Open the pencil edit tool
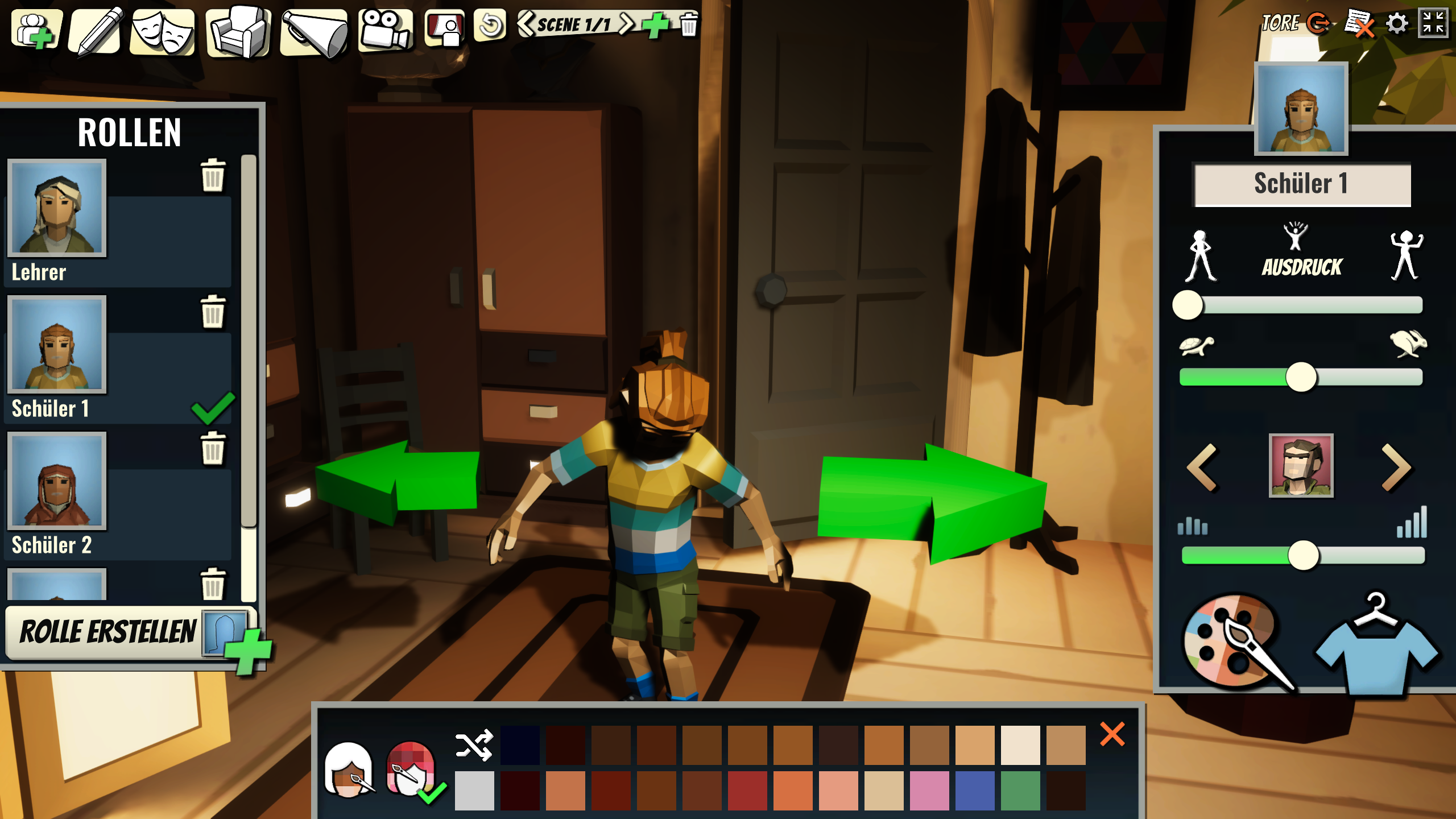1456x819 pixels. 97,31
